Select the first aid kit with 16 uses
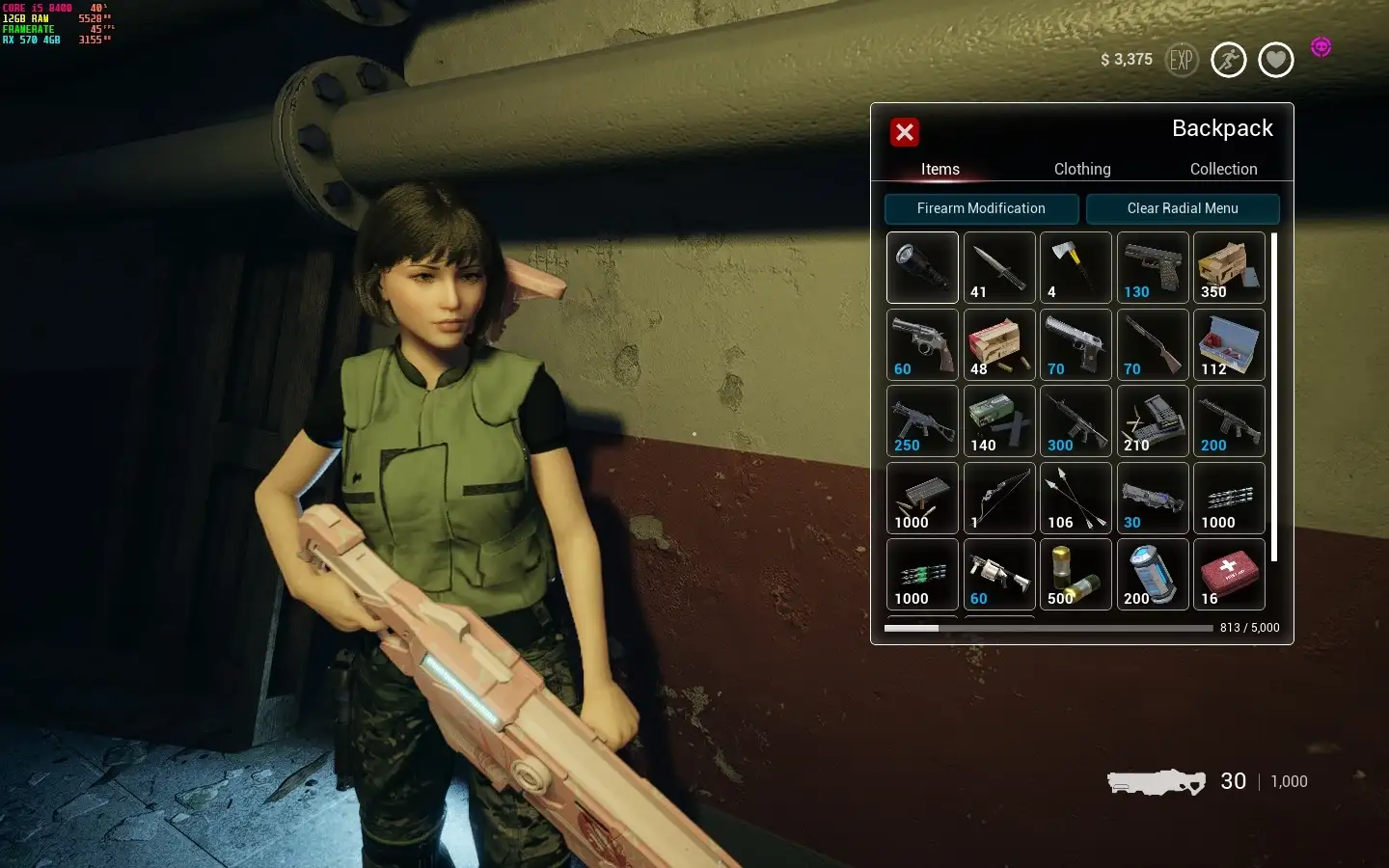This screenshot has width=1389, height=868. click(x=1229, y=576)
